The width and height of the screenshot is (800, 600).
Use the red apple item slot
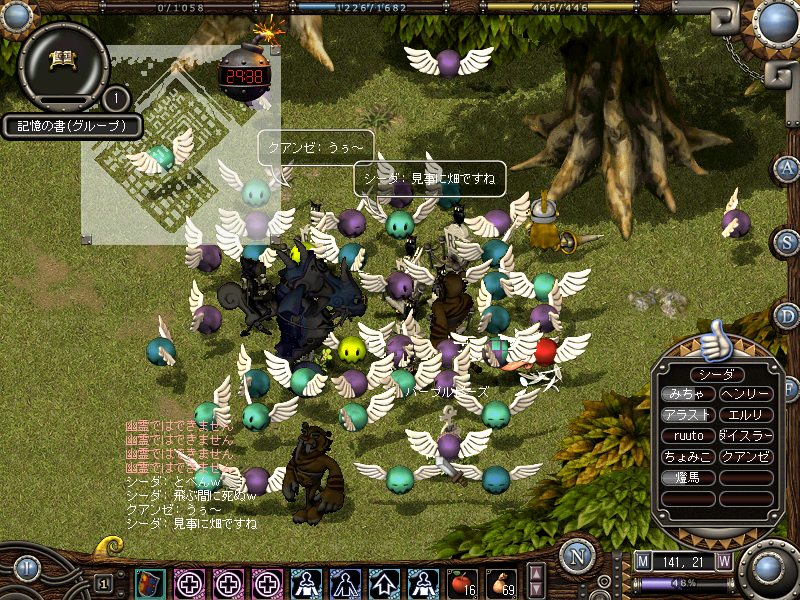(x=461, y=582)
